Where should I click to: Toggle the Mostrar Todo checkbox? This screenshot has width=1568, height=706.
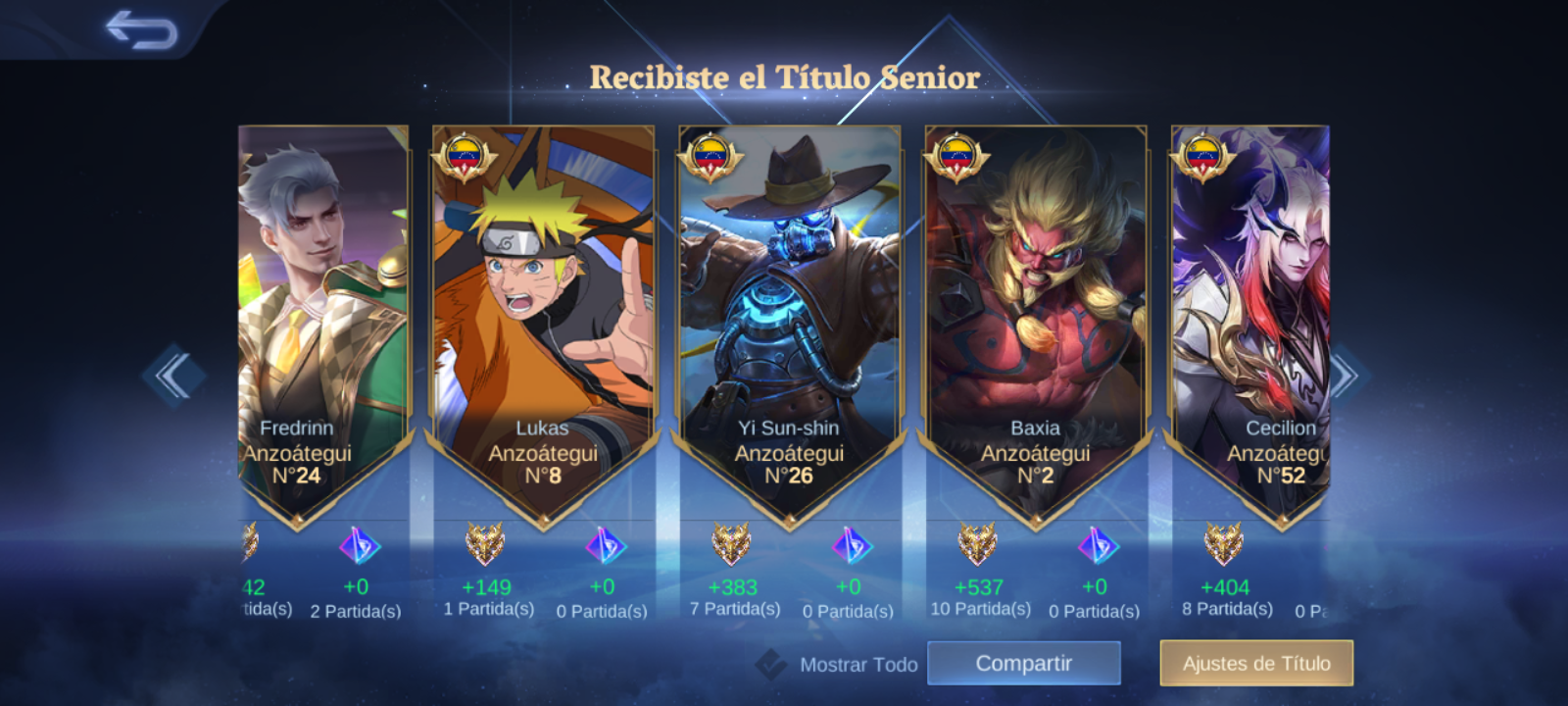771,665
